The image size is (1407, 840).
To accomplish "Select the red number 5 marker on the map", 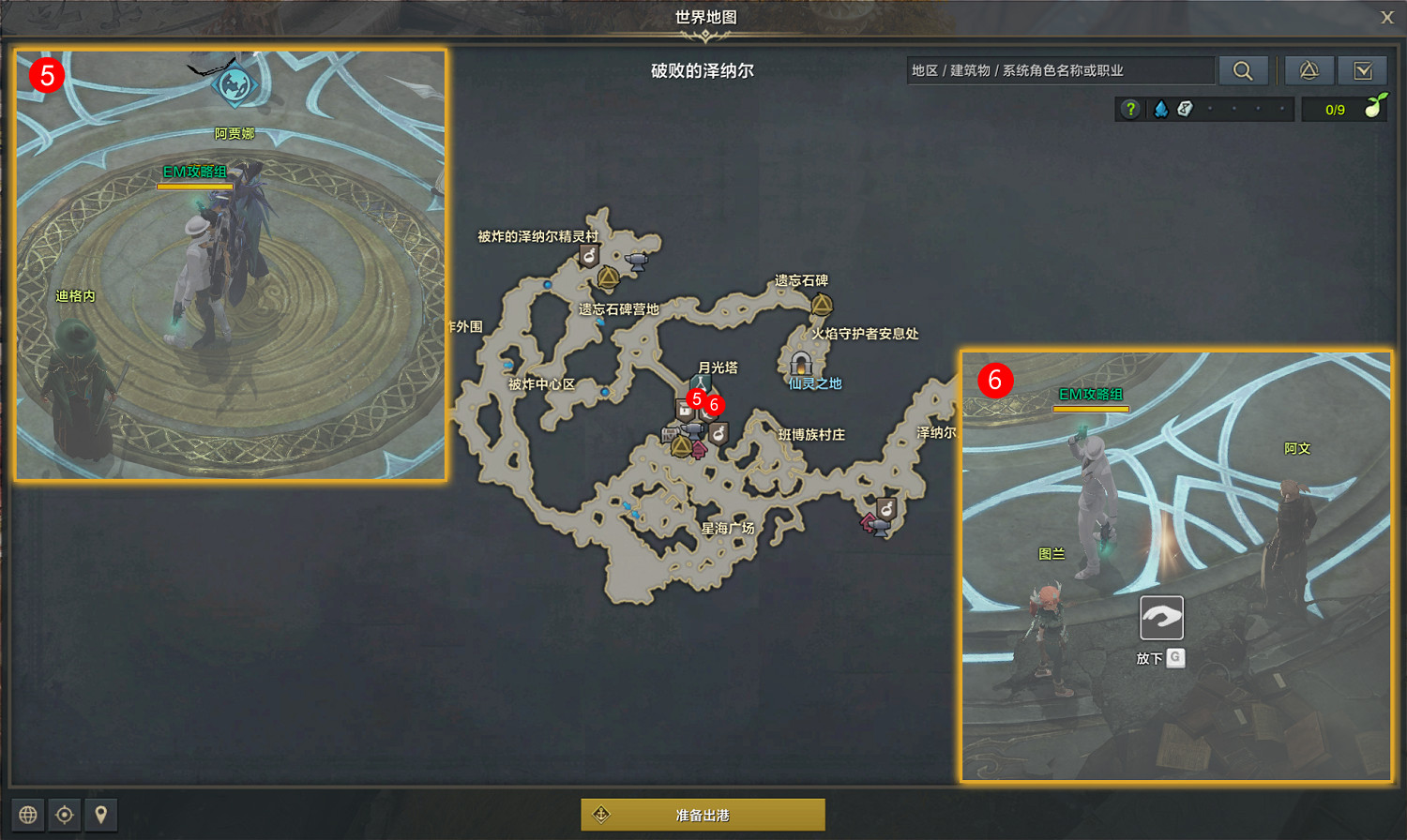I will coord(696,399).
